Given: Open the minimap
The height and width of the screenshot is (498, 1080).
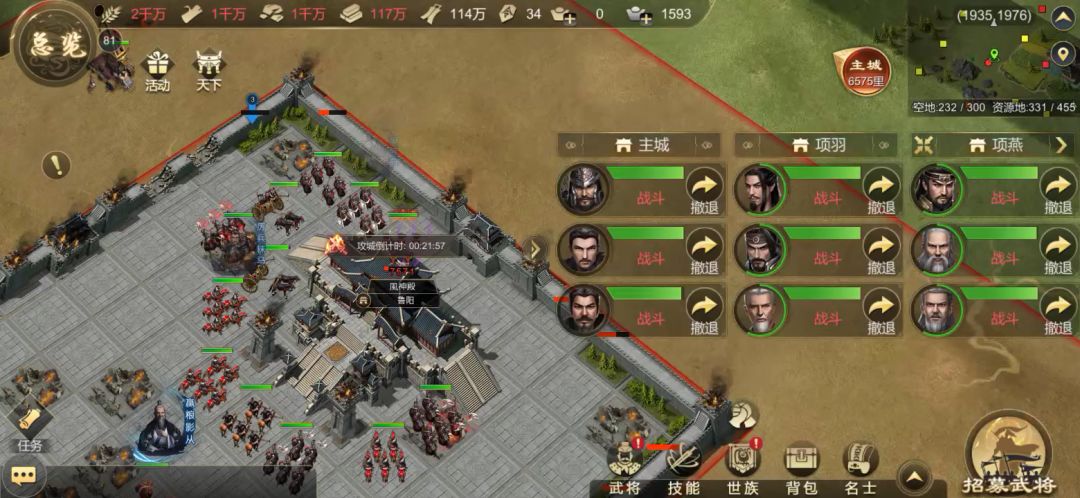Looking at the screenshot, I should (x=990, y=60).
